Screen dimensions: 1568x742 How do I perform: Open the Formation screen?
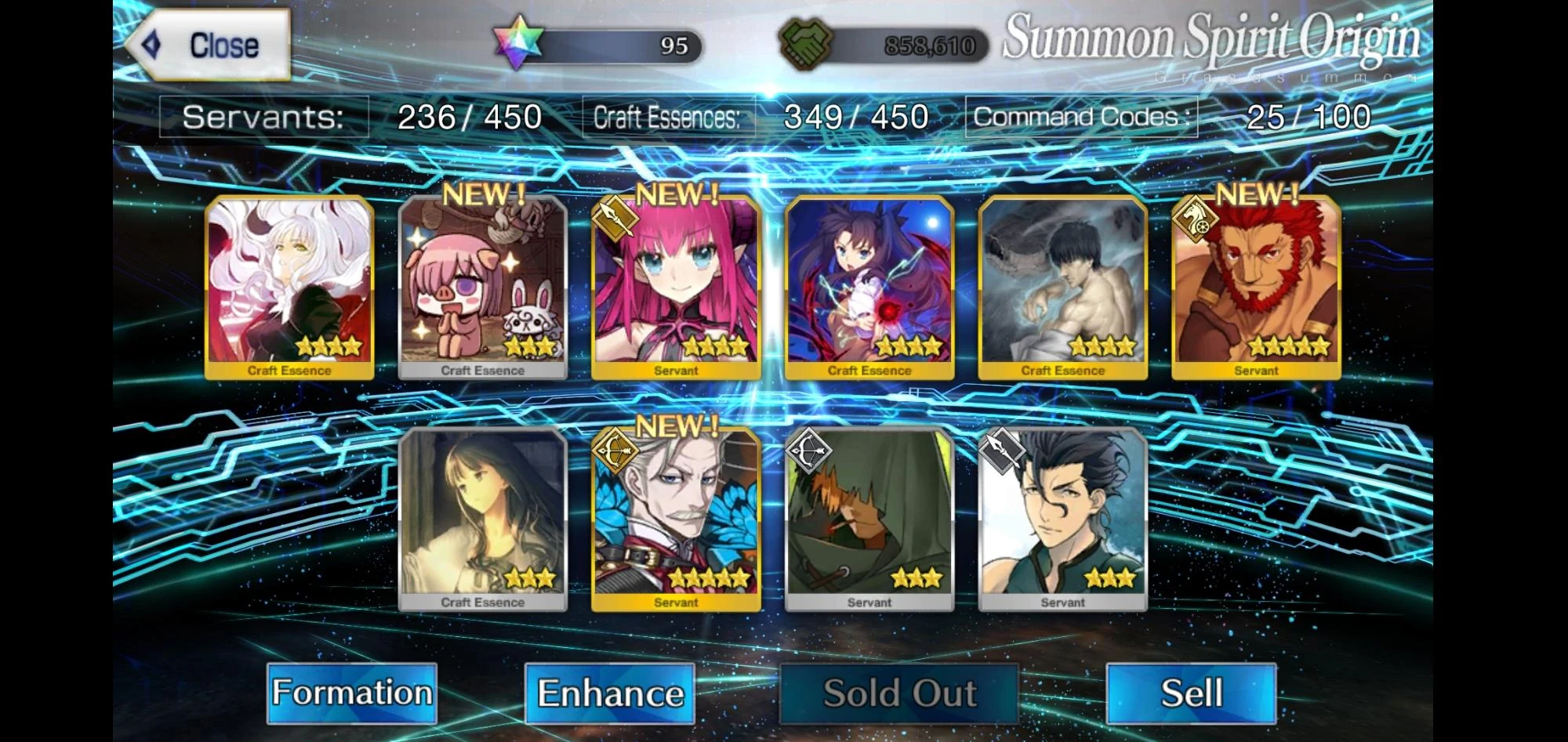tap(352, 692)
